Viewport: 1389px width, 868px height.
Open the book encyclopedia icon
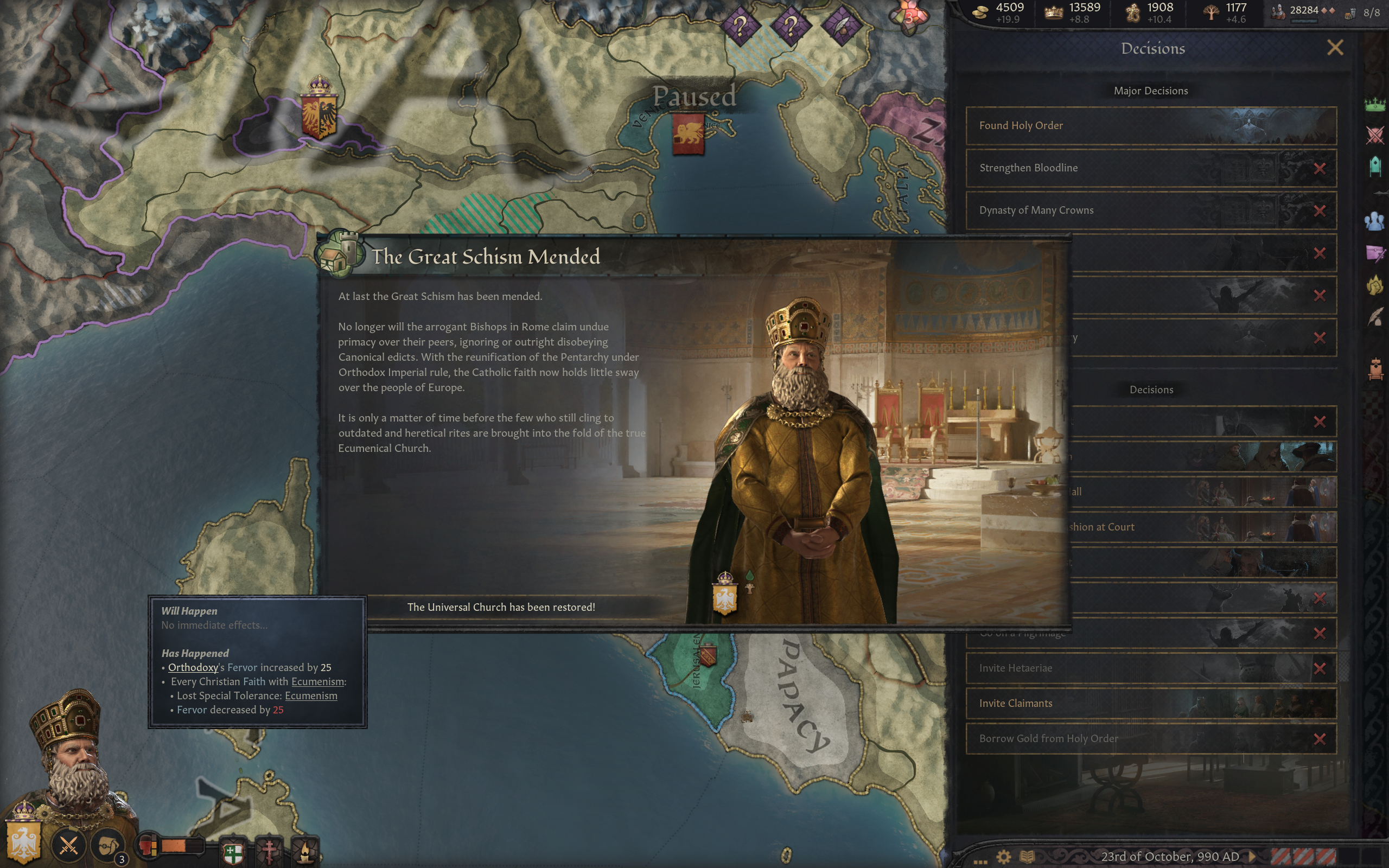[x=1027, y=857]
